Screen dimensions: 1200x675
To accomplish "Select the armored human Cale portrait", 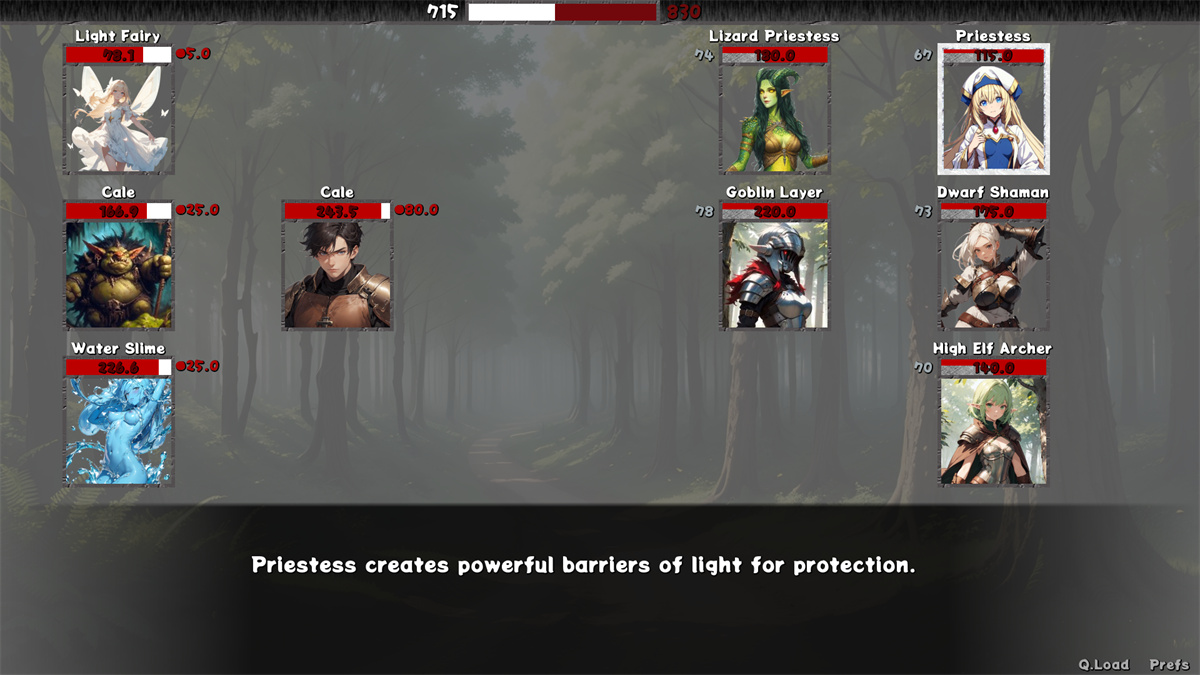I will tap(337, 275).
